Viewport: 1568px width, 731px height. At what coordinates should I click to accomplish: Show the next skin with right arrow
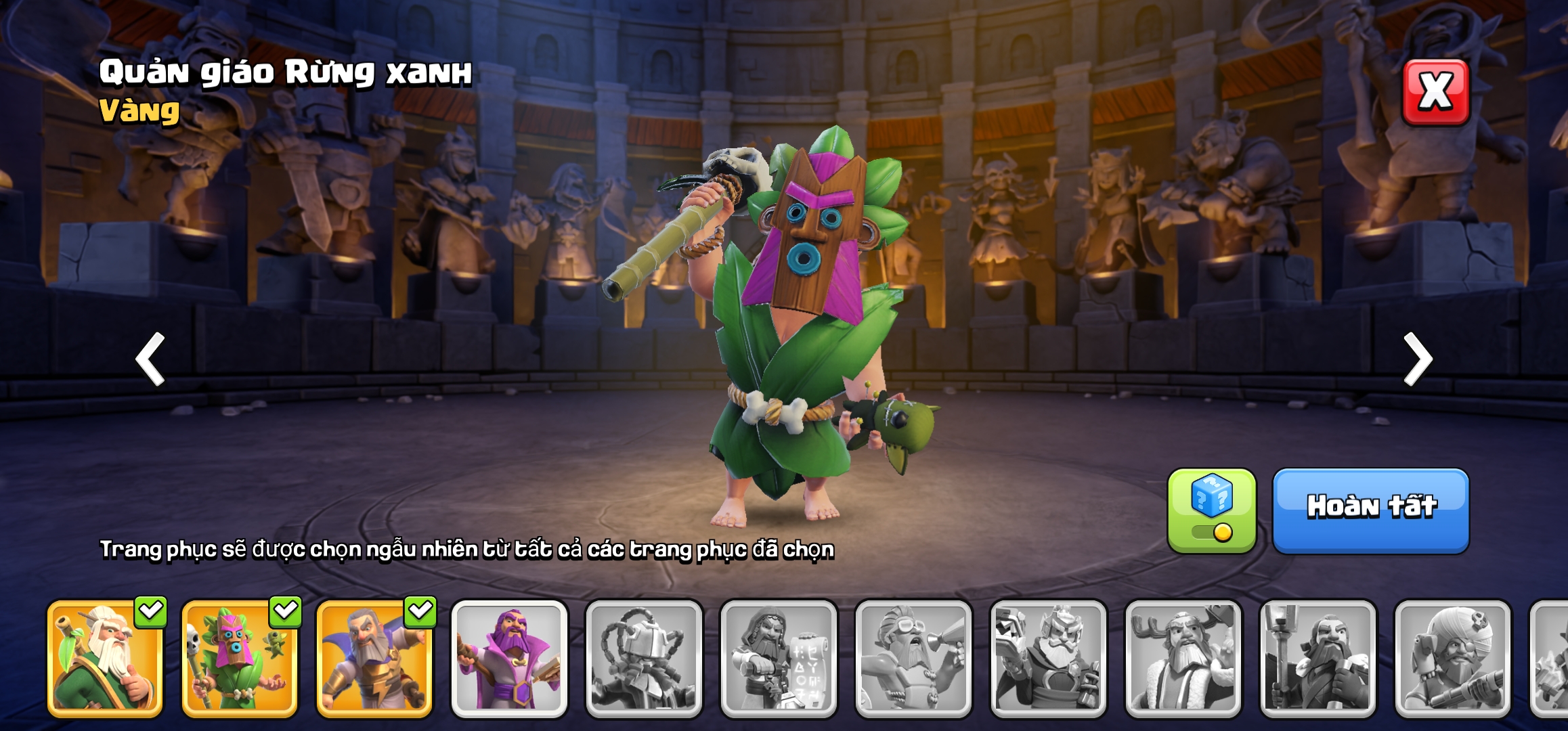click(x=1418, y=359)
